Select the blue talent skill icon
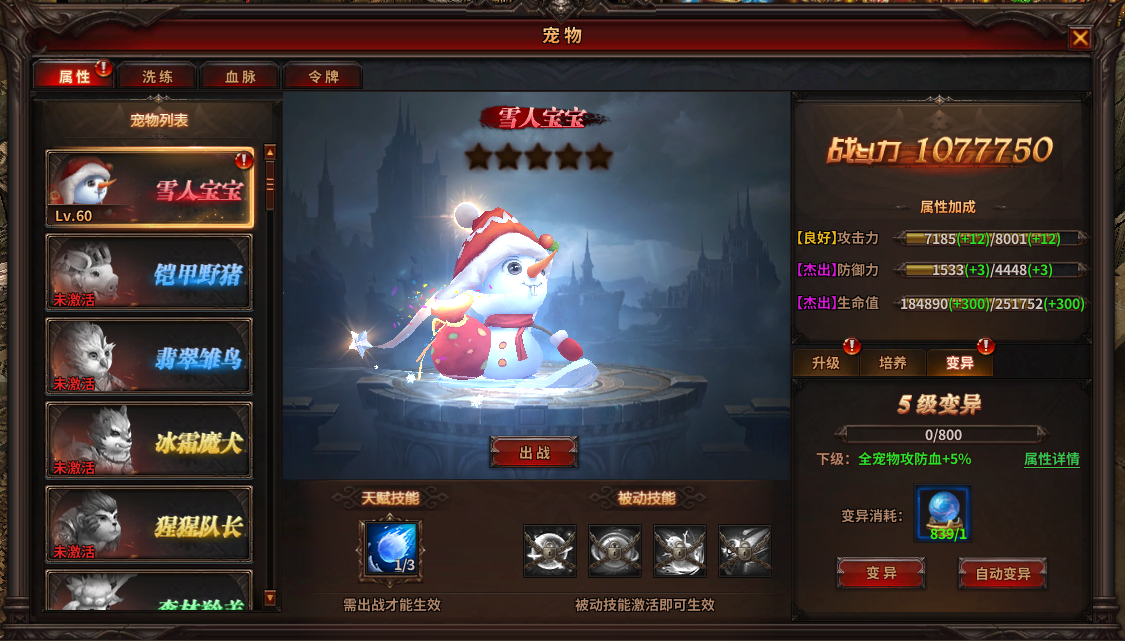Viewport: 1125px width, 641px height. click(x=389, y=548)
